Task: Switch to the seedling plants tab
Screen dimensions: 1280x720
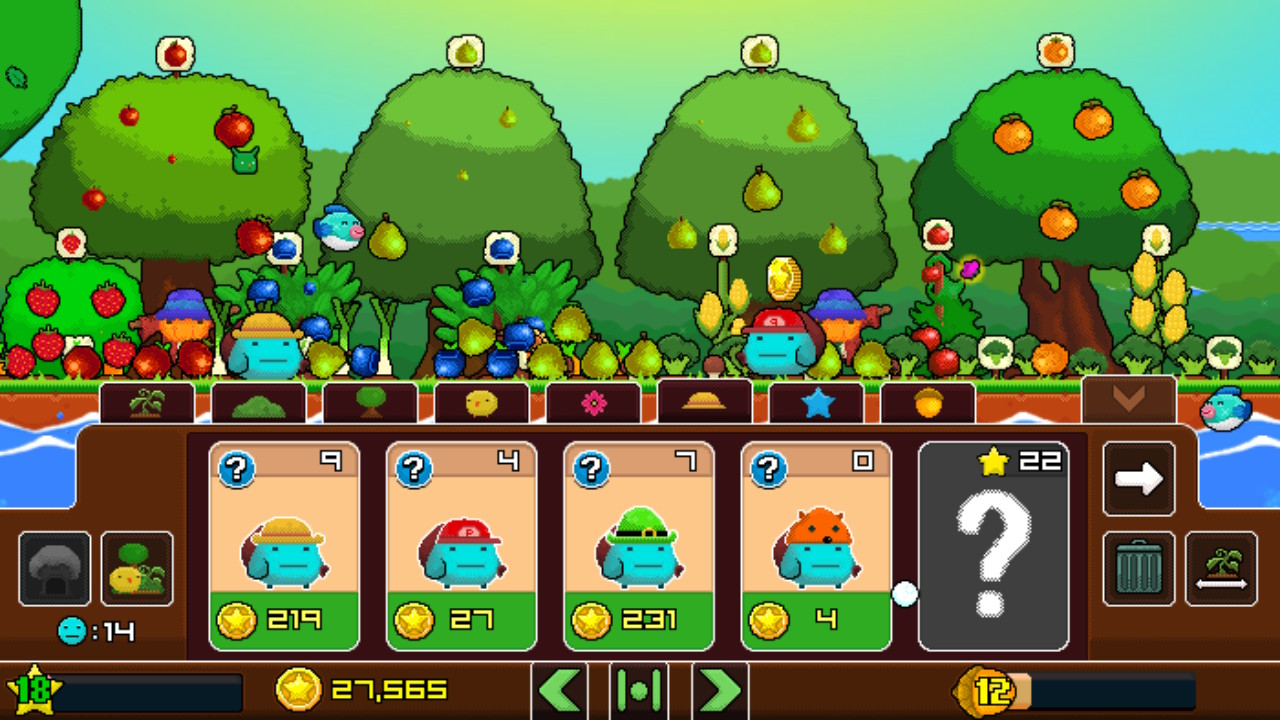Action: point(147,402)
